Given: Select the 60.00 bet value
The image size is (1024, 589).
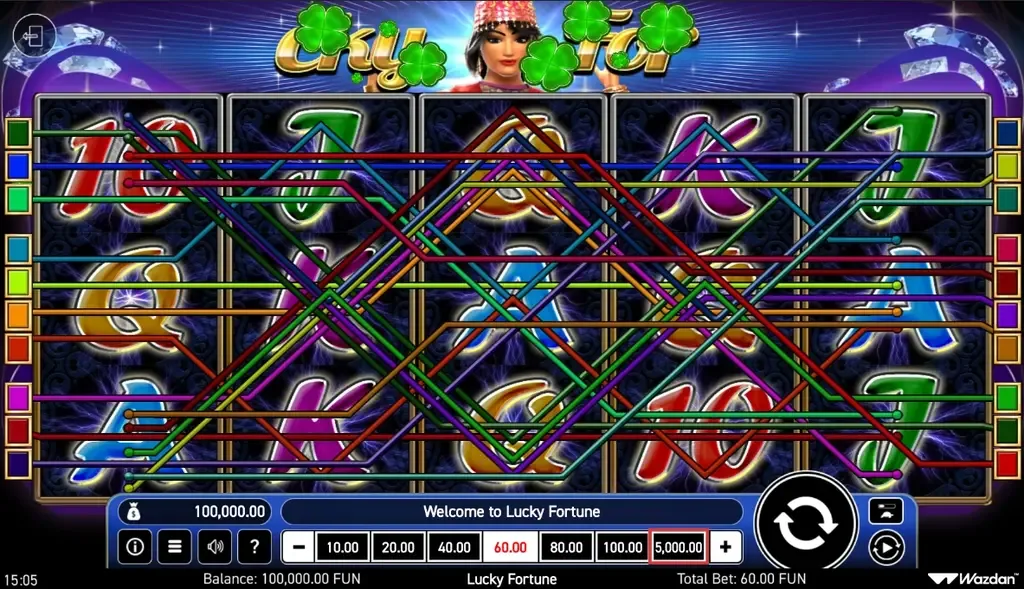Looking at the screenshot, I should 510,547.
